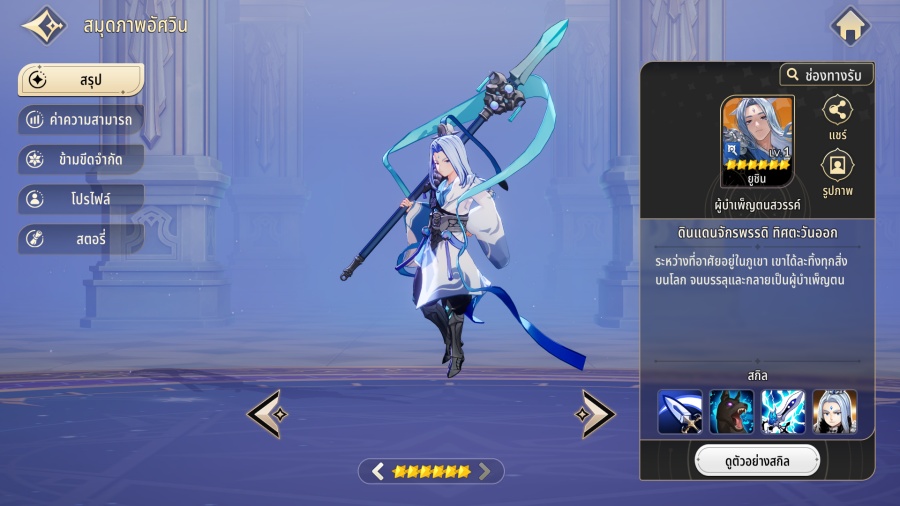Inspect the blue spear slash skill
The height and width of the screenshot is (506, 900).
coord(679,411)
